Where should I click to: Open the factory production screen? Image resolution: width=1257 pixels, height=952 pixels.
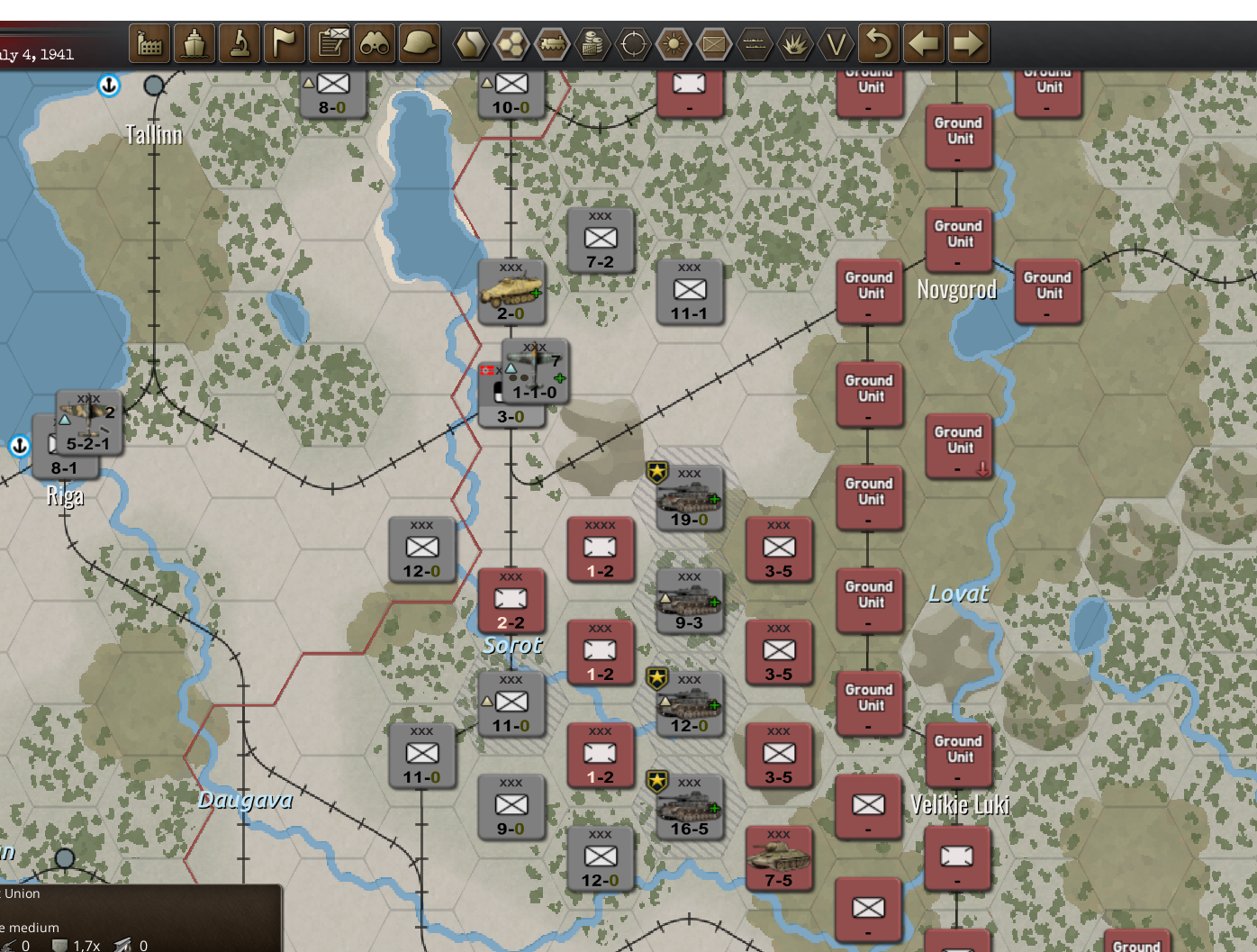[149, 42]
